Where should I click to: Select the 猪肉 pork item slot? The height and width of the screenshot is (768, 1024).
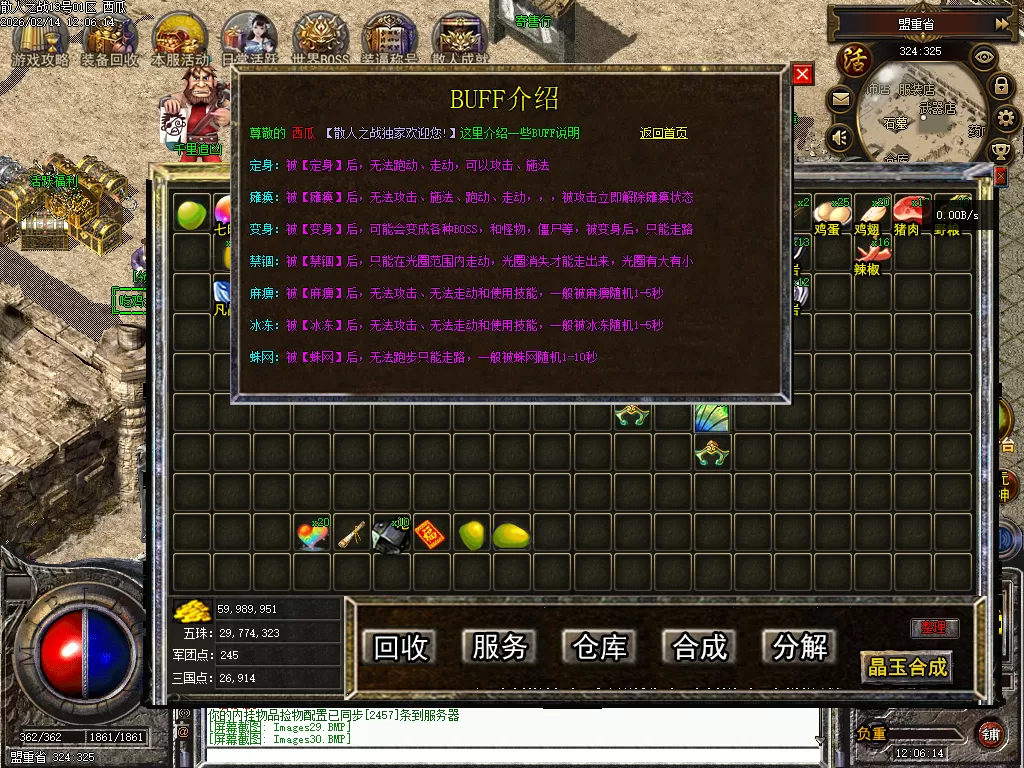click(907, 213)
